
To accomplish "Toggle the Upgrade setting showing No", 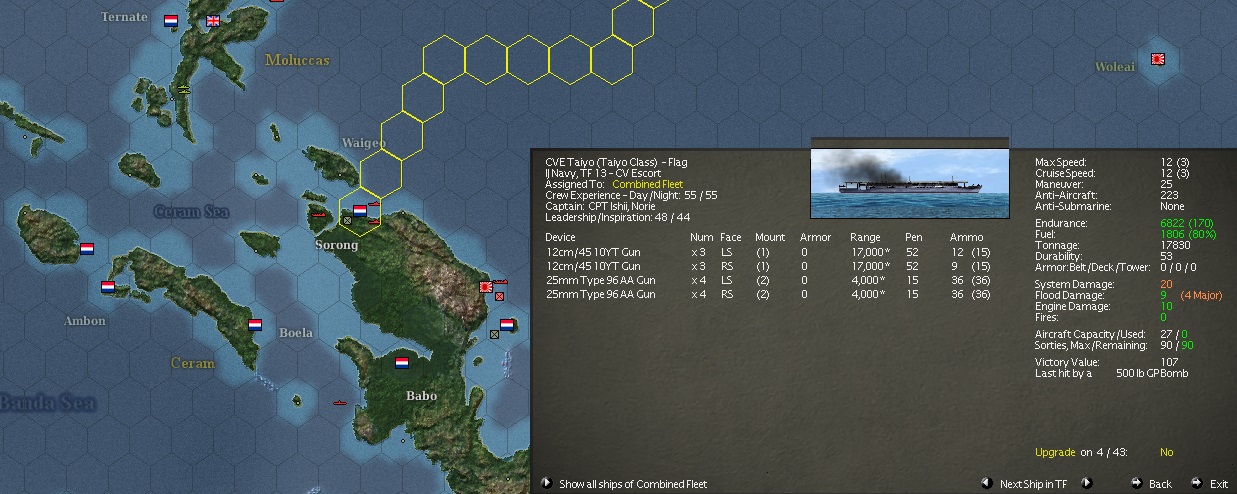I will click(x=1166, y=453).
